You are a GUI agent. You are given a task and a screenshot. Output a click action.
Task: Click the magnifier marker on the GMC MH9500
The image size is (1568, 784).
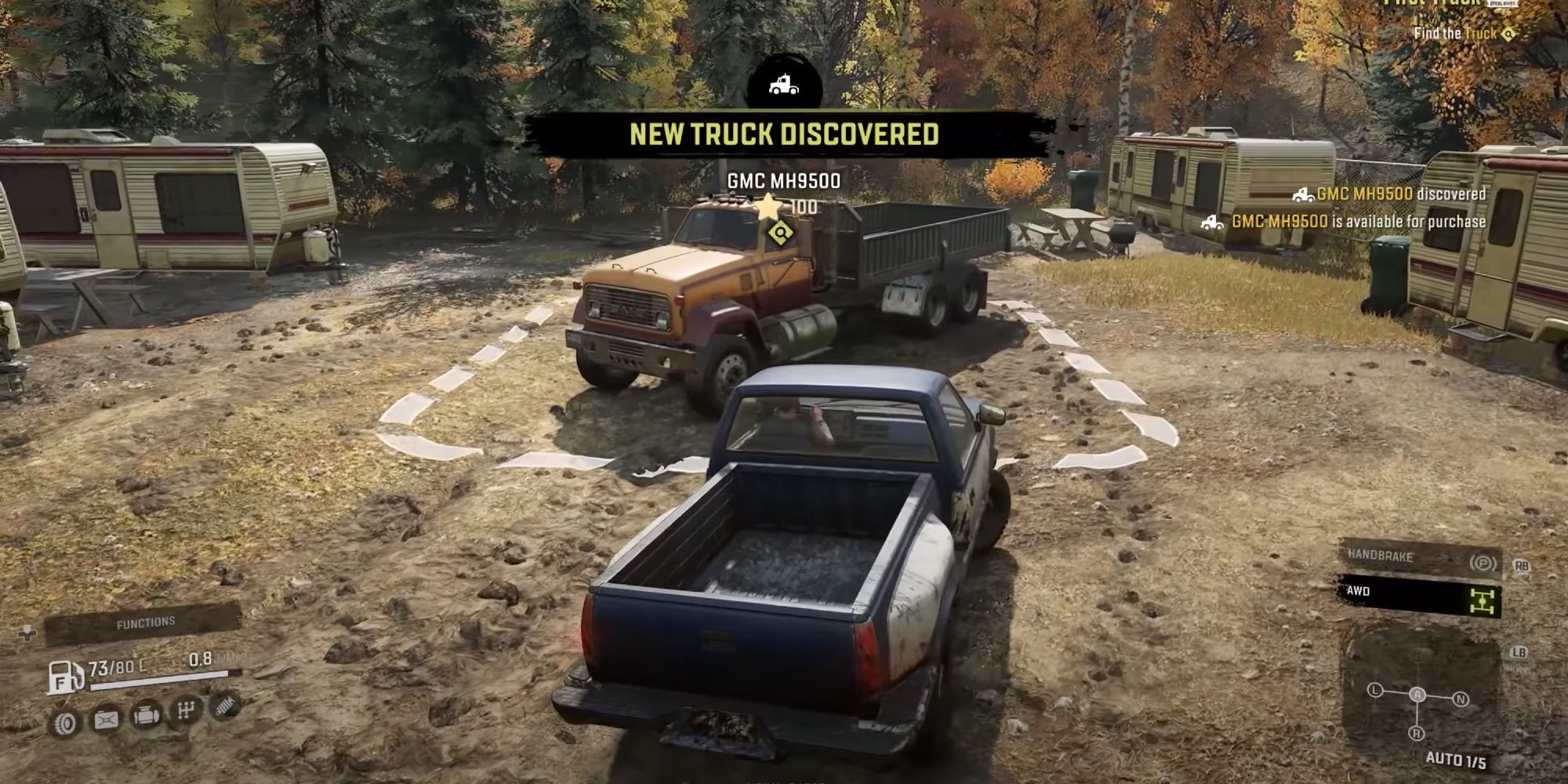tap(782, 233)
